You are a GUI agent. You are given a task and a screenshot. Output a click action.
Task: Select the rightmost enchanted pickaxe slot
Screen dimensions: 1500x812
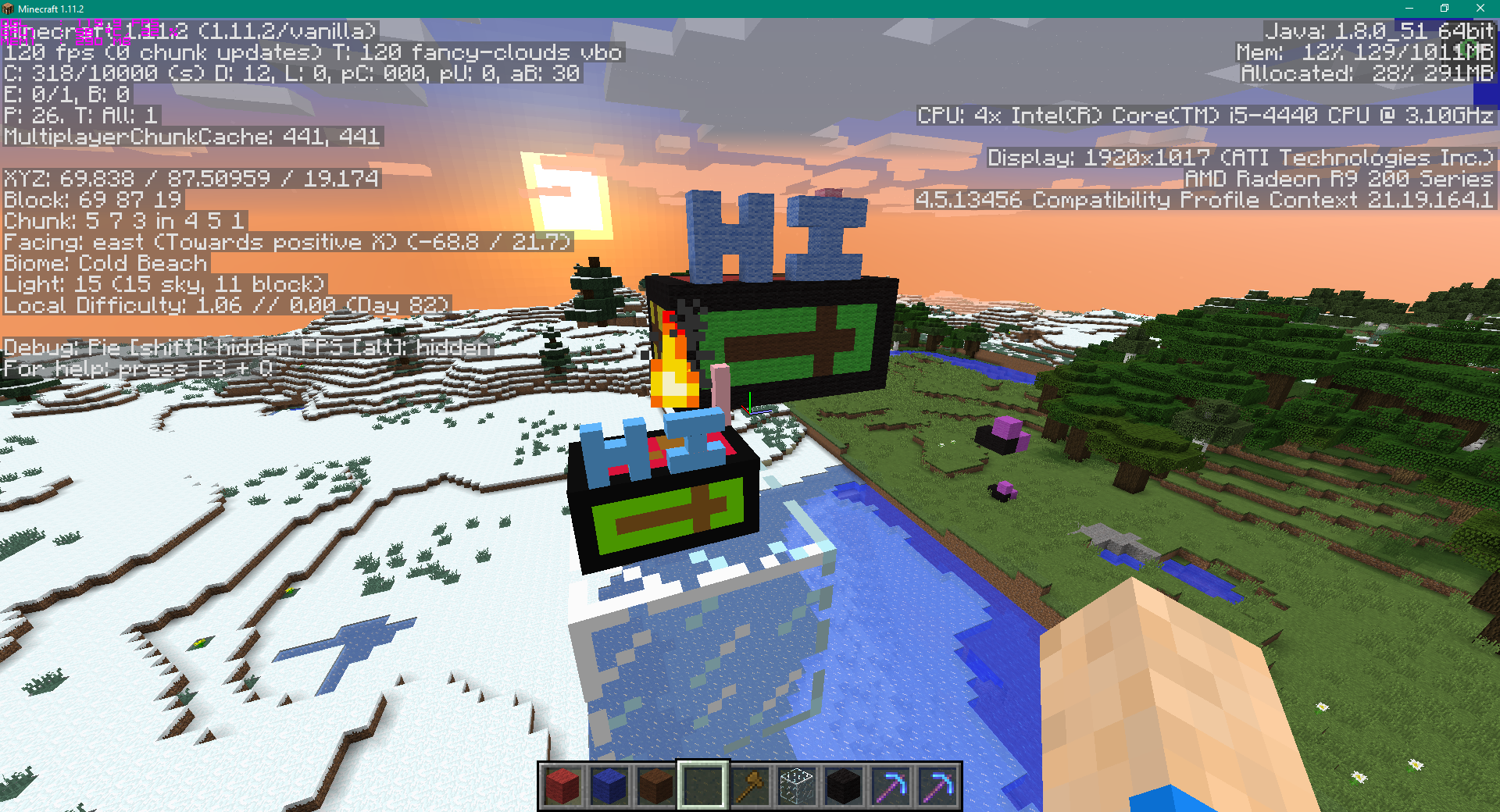coord(936,786)
